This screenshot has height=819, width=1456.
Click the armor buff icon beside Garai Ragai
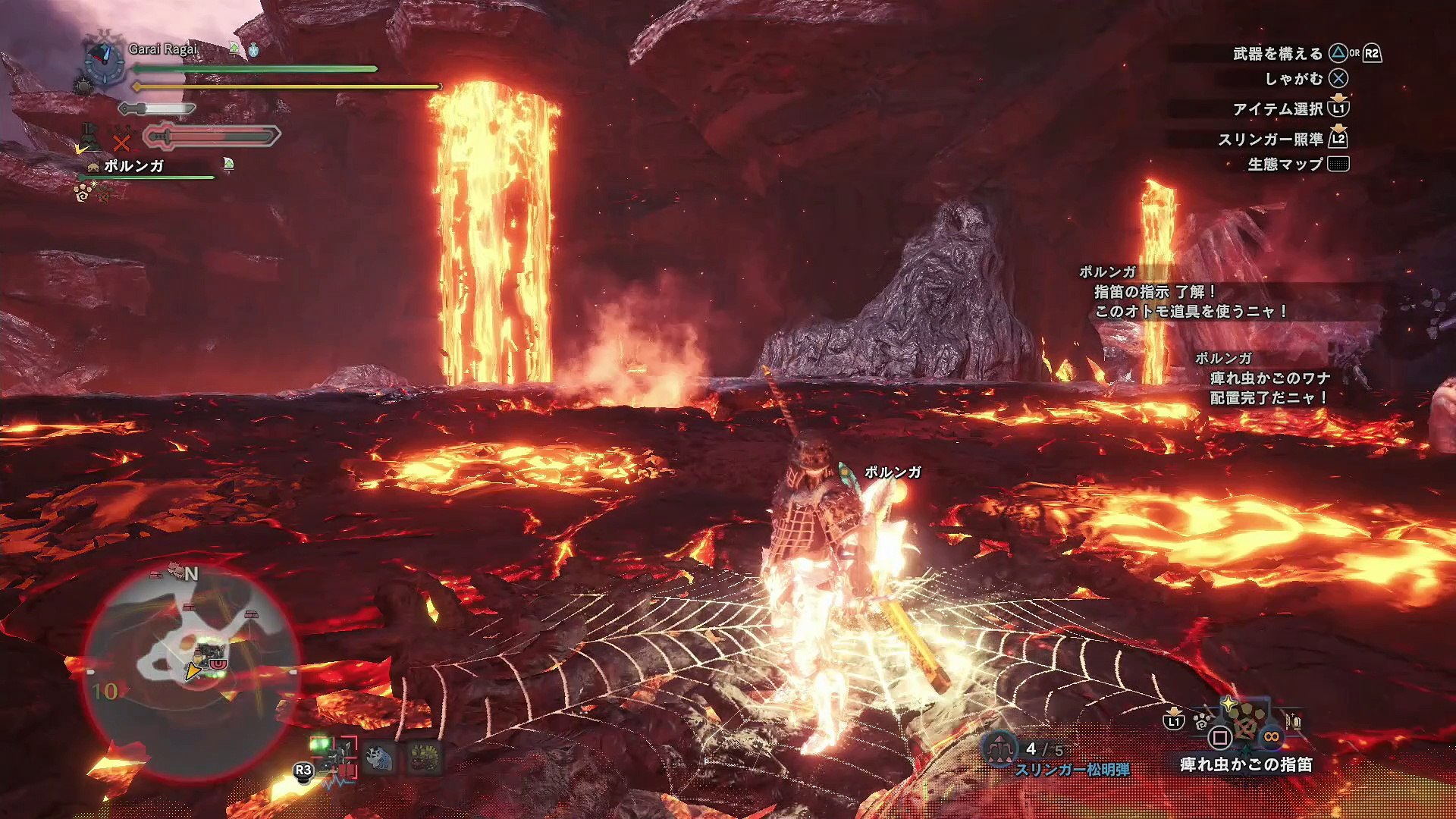point(234,49)
